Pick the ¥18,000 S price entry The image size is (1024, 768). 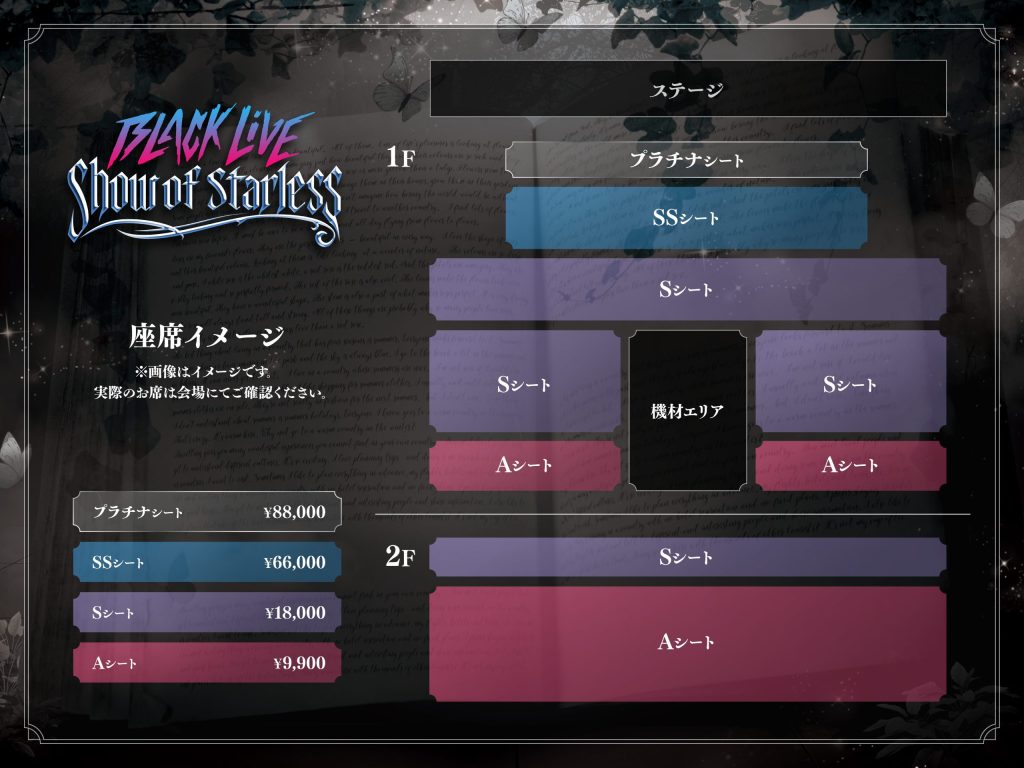point(207,613)
